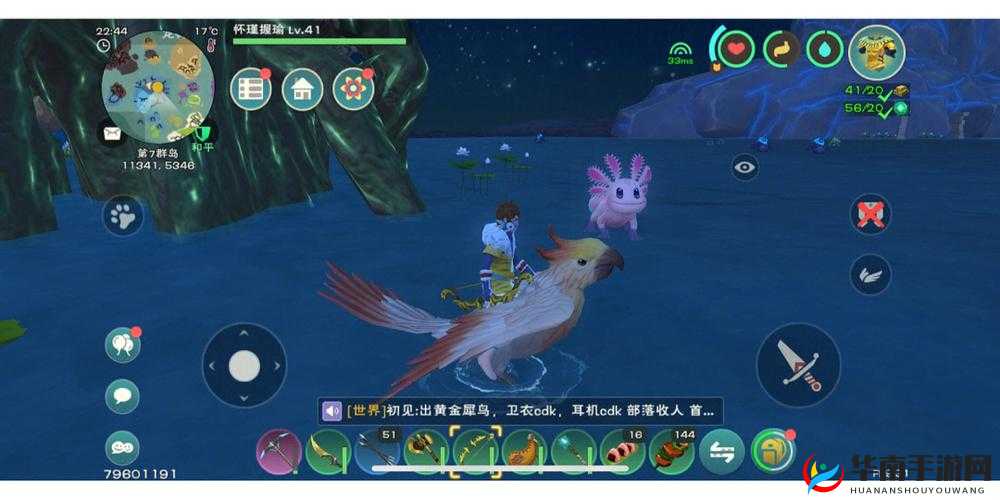Image resolution: width=1000 pixels, height=500 pixels.
Task: Activate the wing flight button
Action: [870, 275]
